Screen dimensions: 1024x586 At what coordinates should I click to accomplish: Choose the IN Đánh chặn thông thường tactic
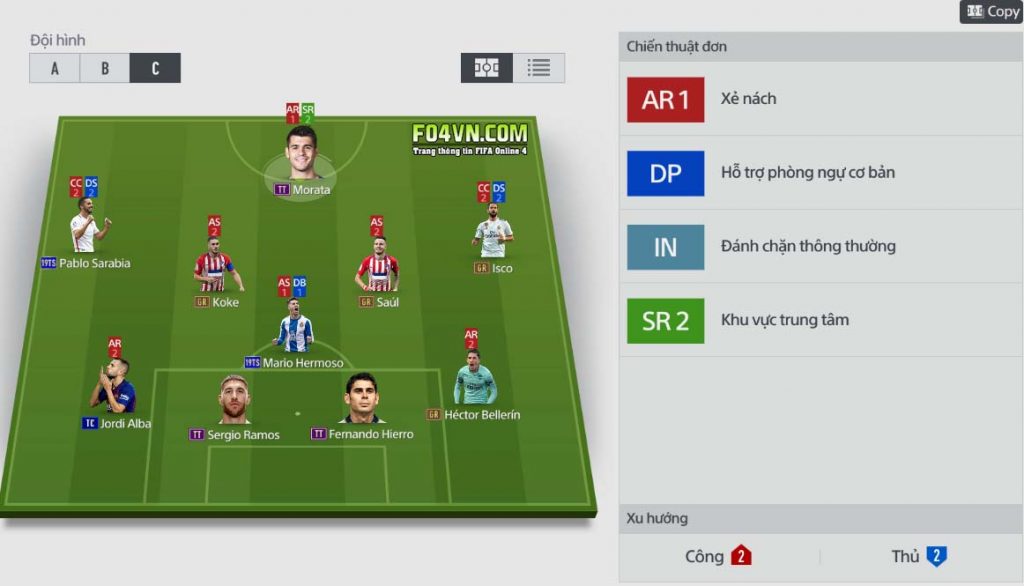tap(820, 247)
